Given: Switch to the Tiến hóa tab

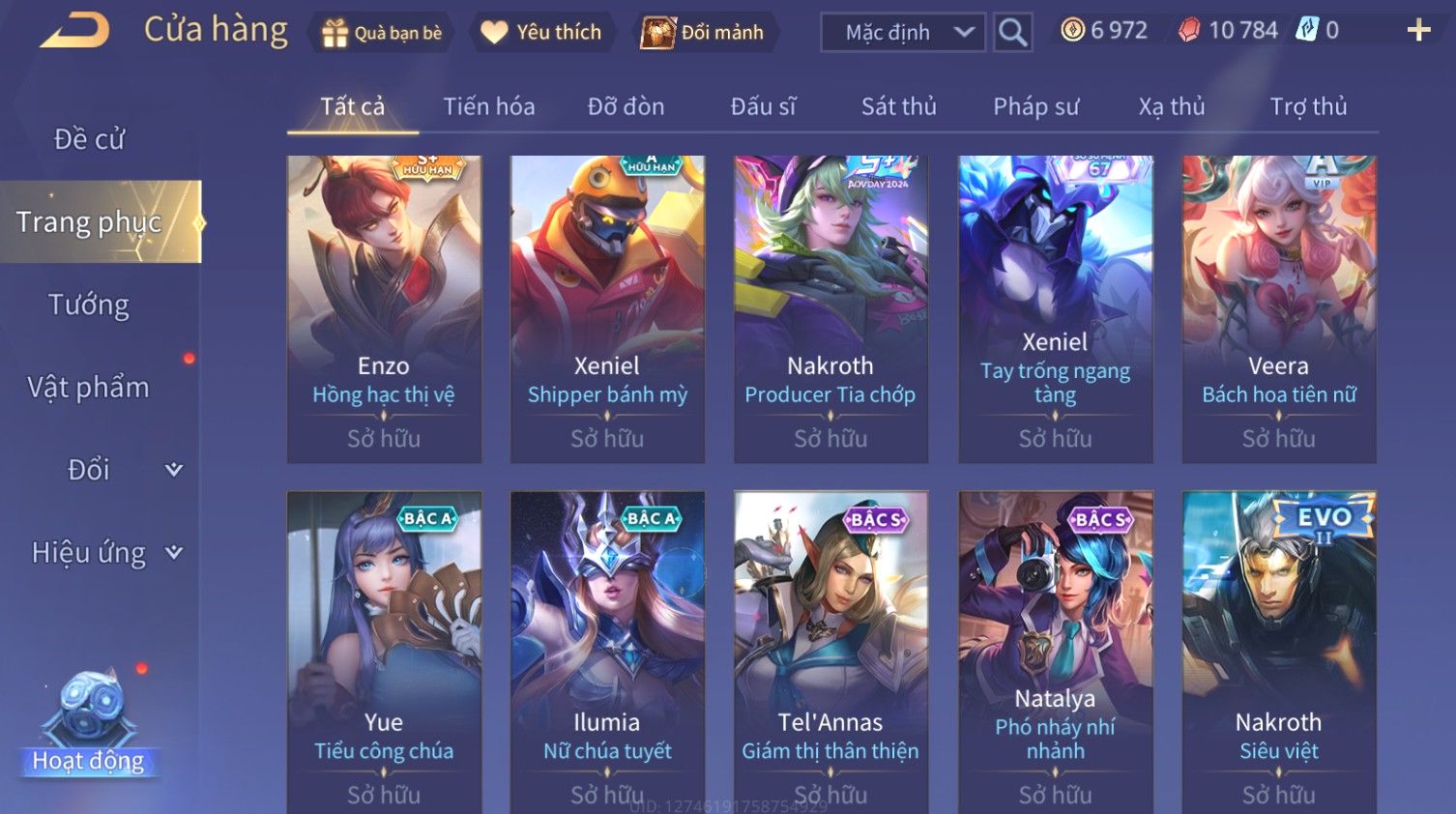Looking at the screenshot, I should point(488,106).
